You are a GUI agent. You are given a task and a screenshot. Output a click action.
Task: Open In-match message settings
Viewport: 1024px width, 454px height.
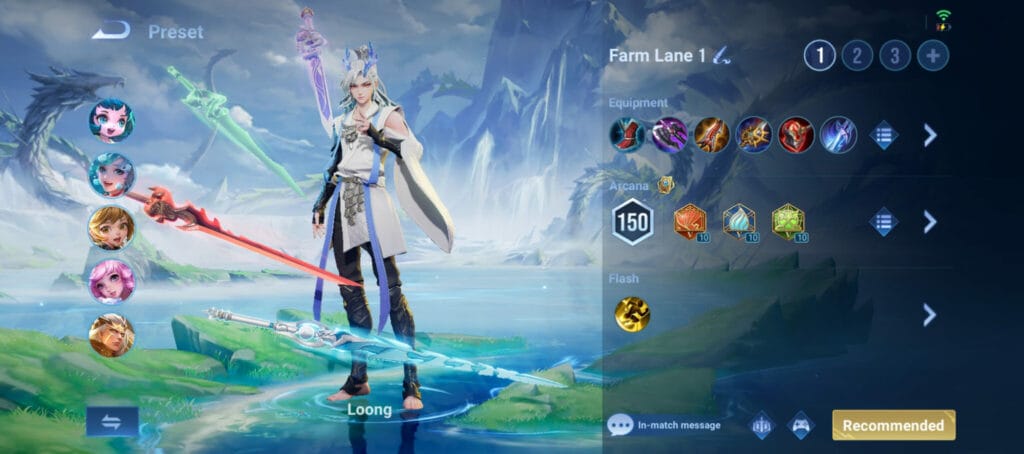click(665, 425)
